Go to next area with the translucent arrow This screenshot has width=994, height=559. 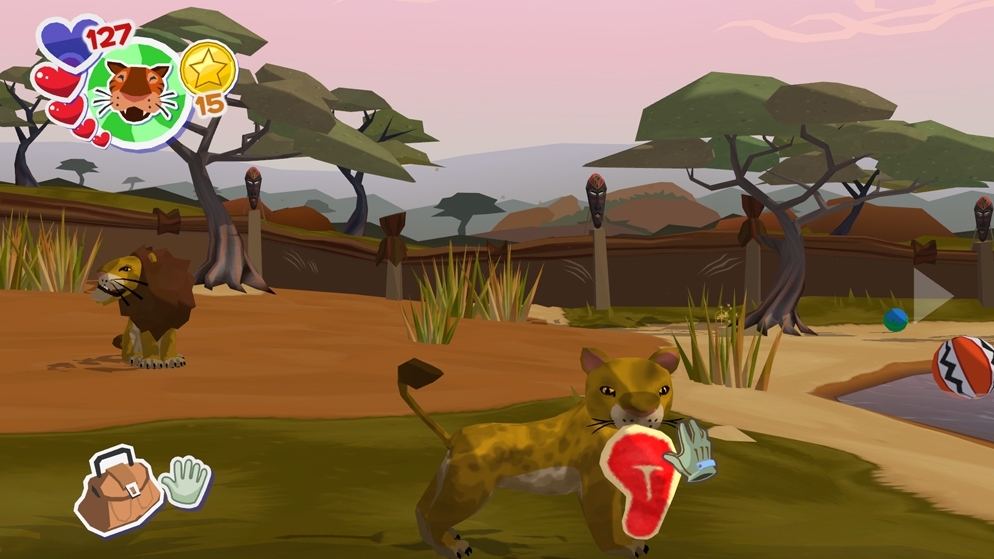coord(934,293)
